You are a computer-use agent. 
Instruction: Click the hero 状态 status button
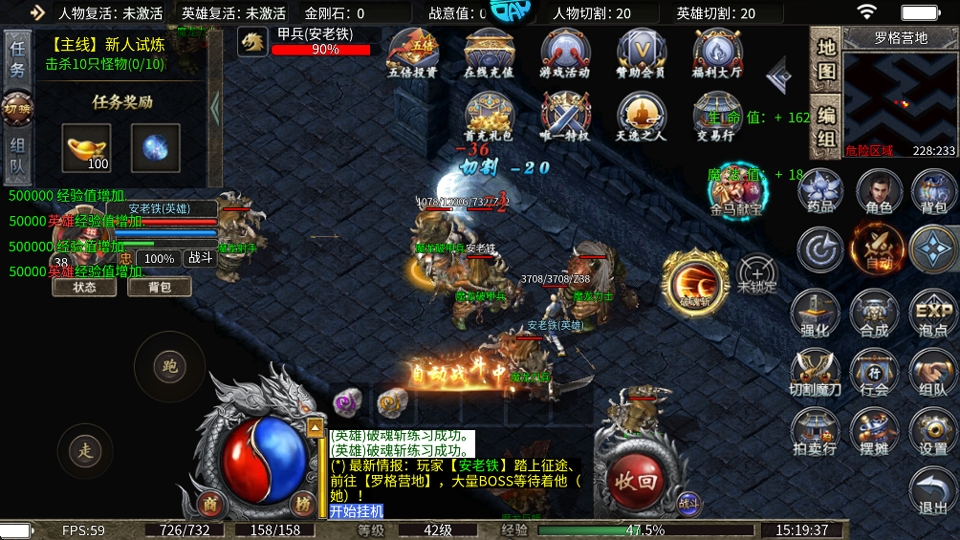click(85, 287)
